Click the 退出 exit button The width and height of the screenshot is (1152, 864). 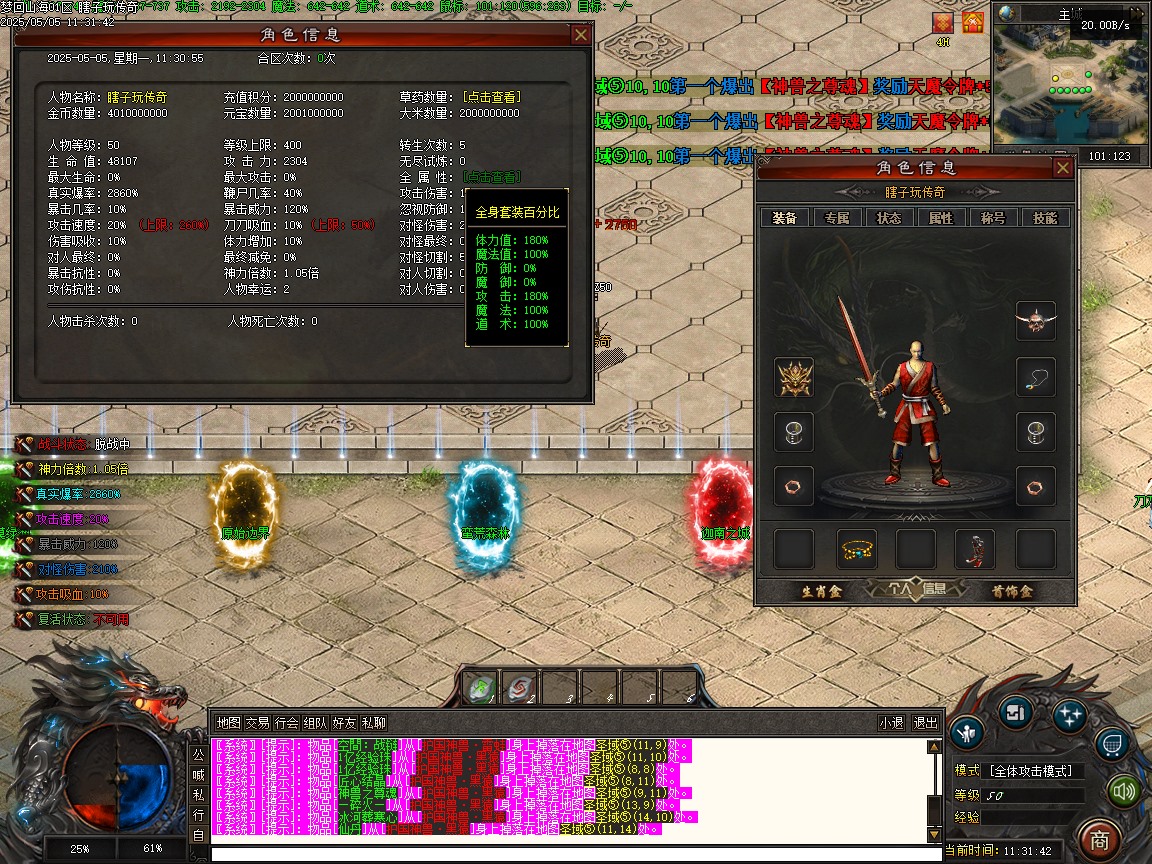coord(925,723)
